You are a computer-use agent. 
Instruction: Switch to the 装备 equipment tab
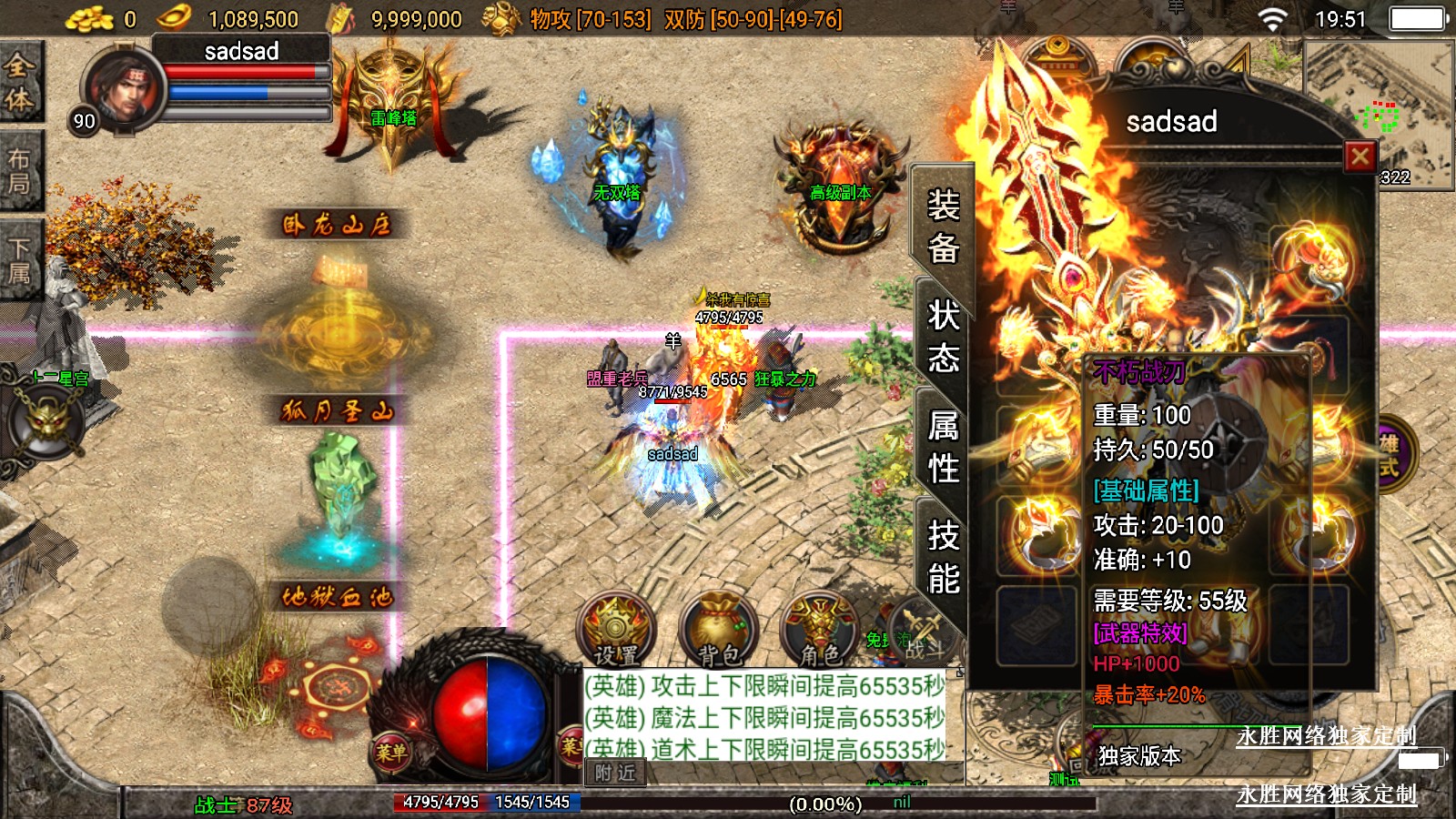click(x=944, y=226)
